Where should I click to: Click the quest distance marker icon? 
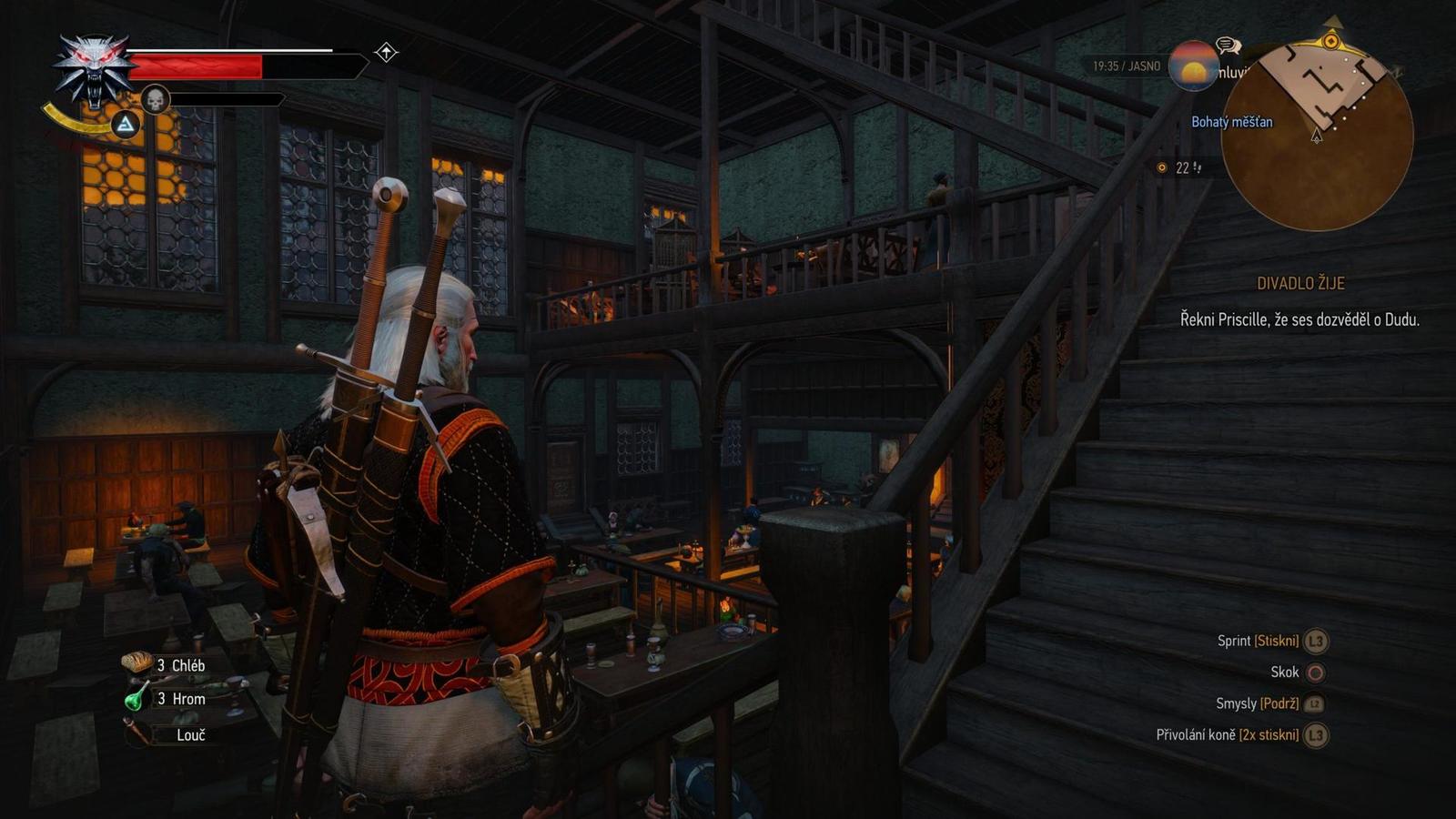click(x=1162, y=167)
